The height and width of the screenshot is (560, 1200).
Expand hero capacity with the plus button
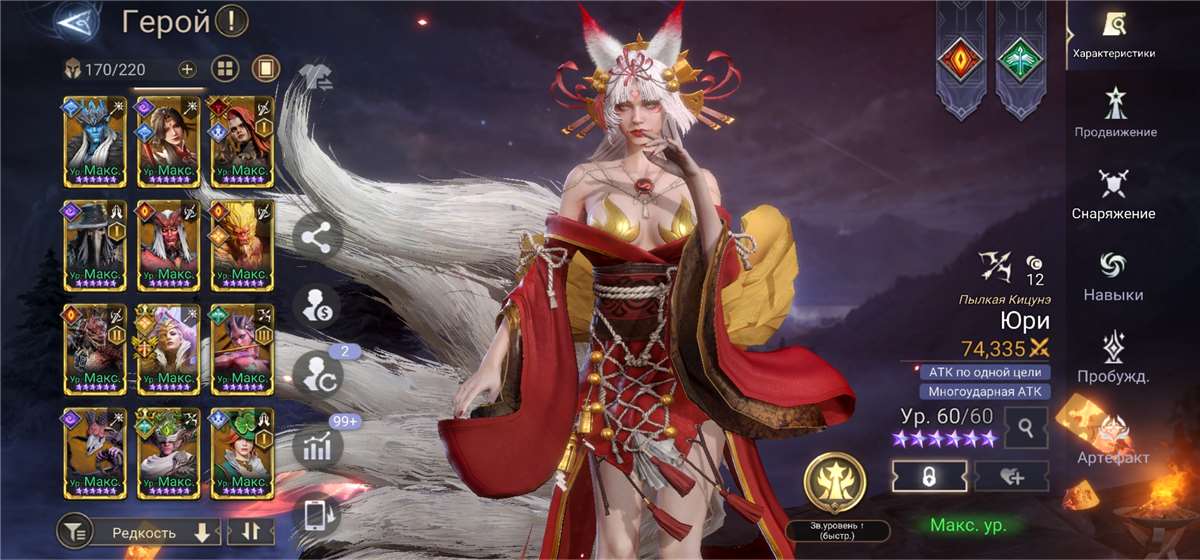pyautogui.click(x=187, y=69)
